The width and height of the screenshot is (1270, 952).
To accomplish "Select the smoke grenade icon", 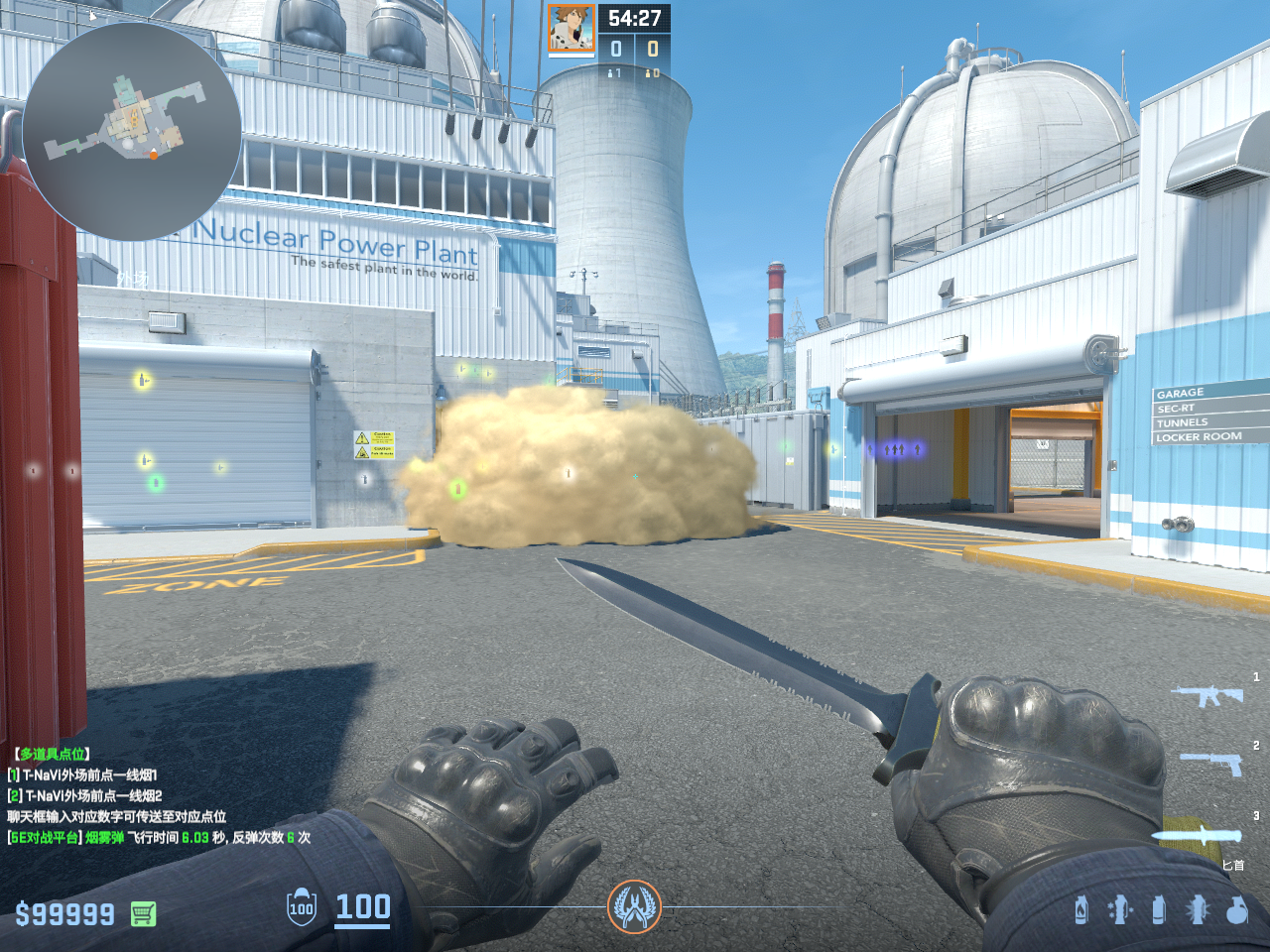I will coord(1158,909).
